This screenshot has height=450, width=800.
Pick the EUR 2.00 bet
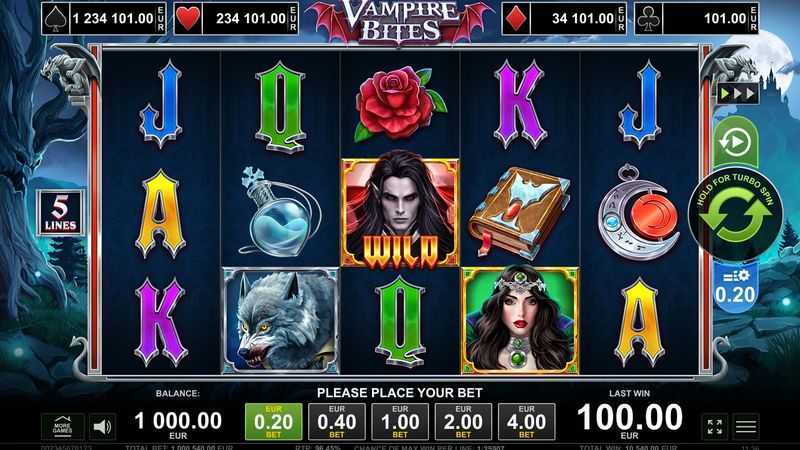click(462, 421)
